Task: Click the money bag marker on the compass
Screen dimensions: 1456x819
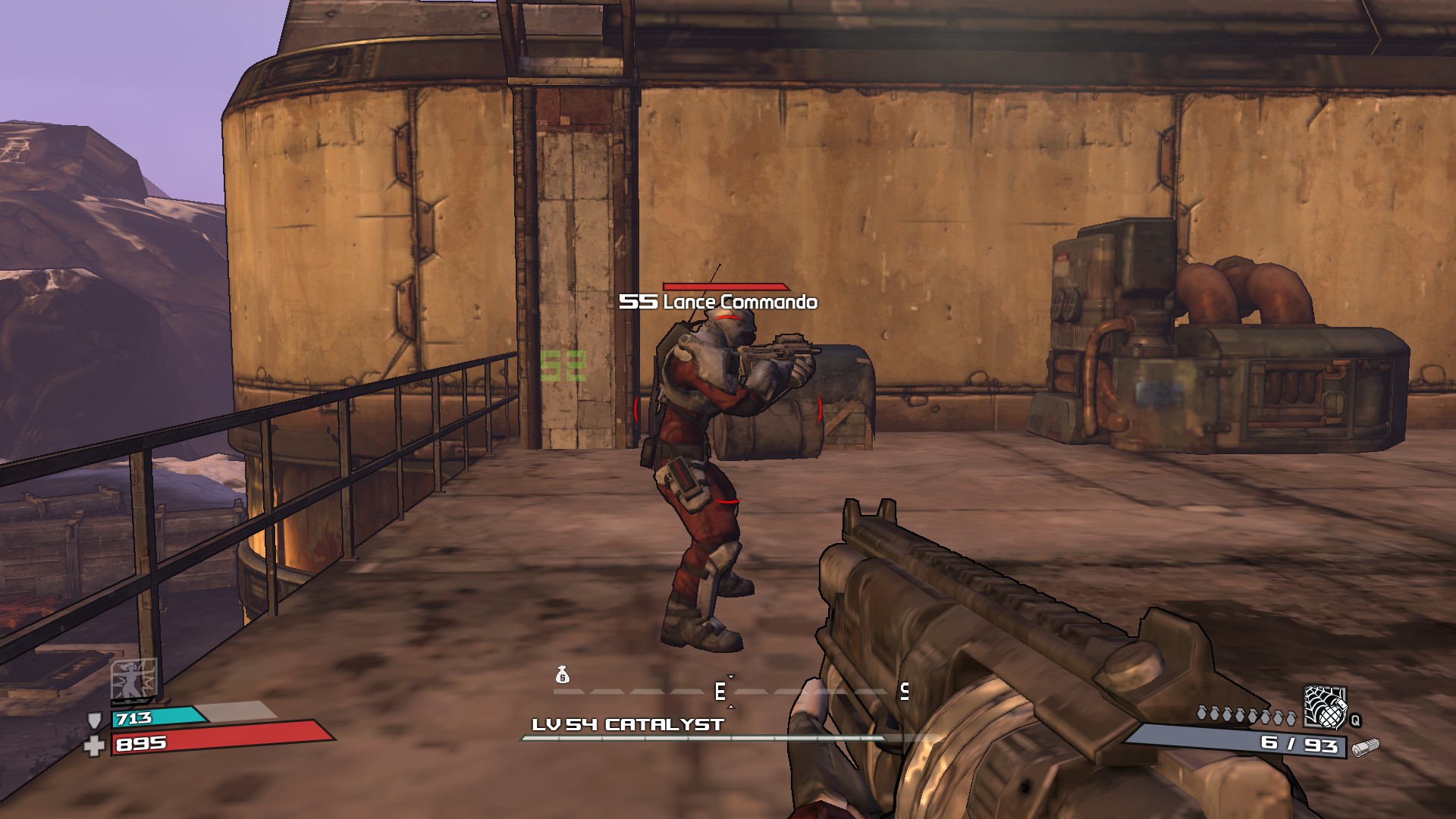Action: [x=562, y=674]
